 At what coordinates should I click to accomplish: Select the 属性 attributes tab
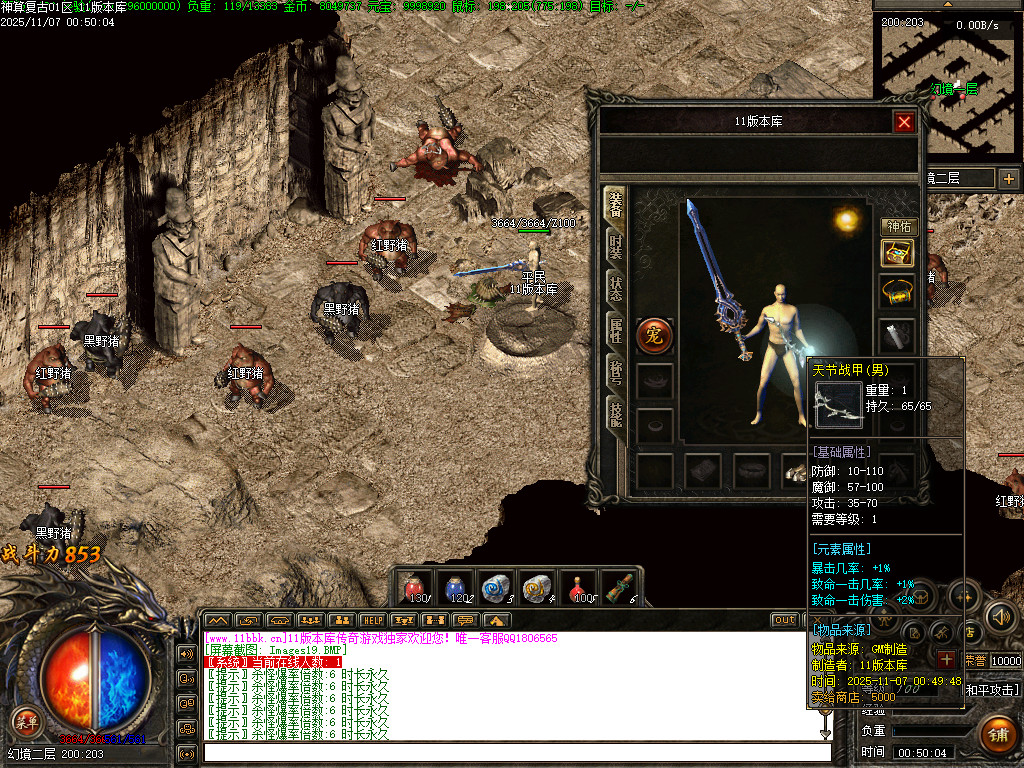coord(615,329)
